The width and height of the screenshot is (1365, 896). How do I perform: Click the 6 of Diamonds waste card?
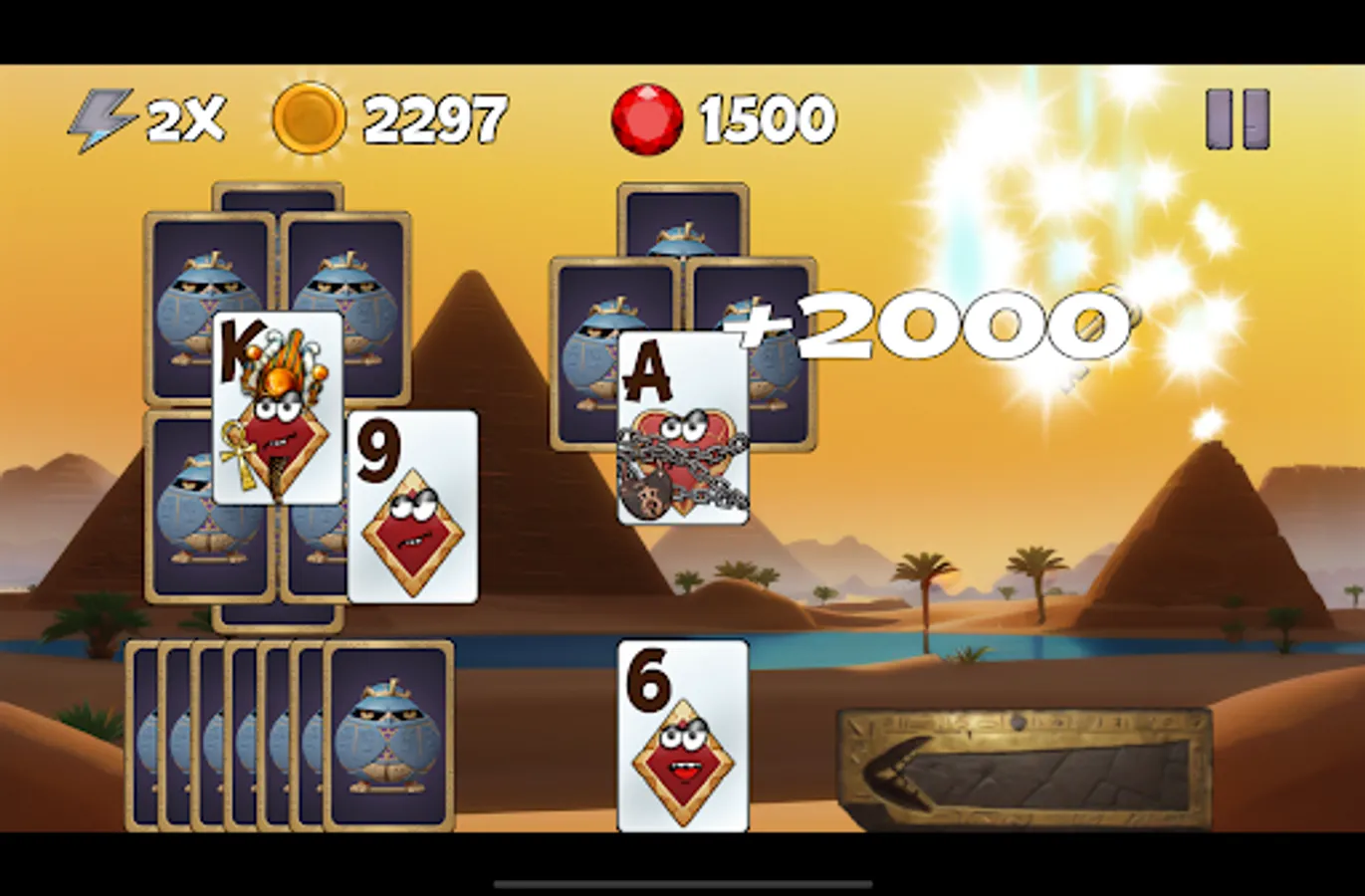click(x=683, y=737)
